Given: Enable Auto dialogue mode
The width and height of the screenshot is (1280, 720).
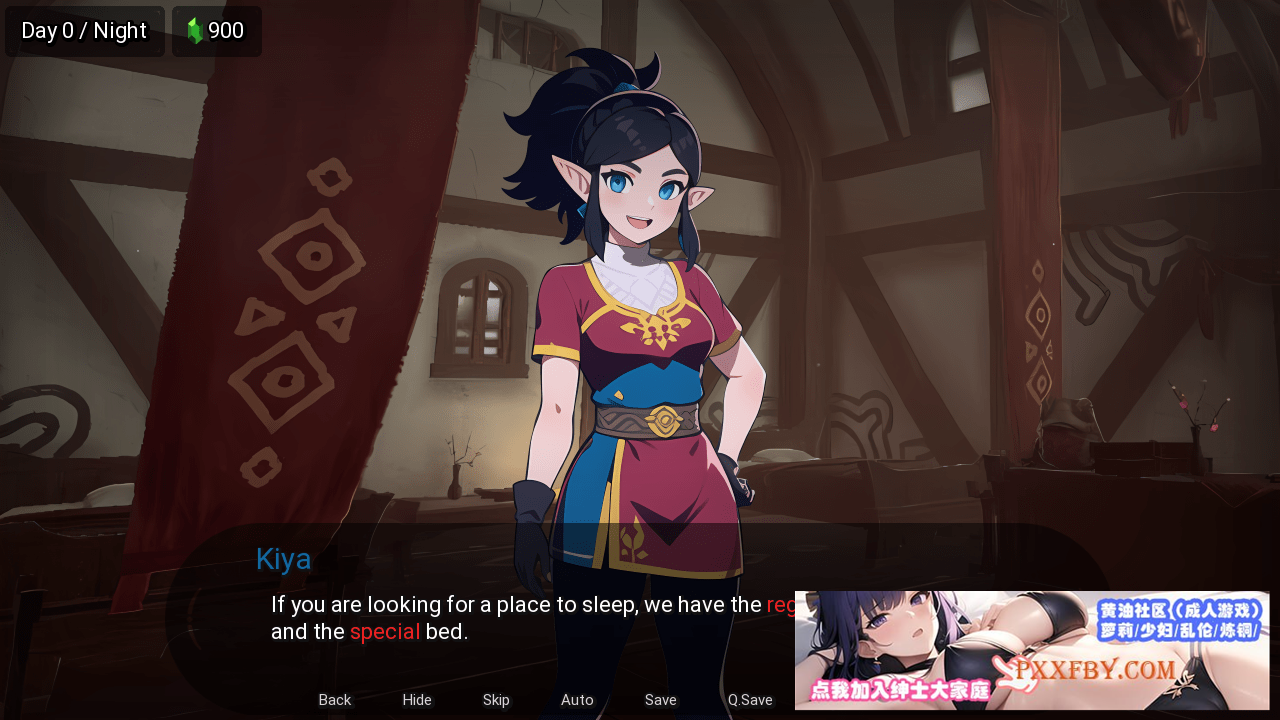Looking at the screenshot, I should pos(577,700).
